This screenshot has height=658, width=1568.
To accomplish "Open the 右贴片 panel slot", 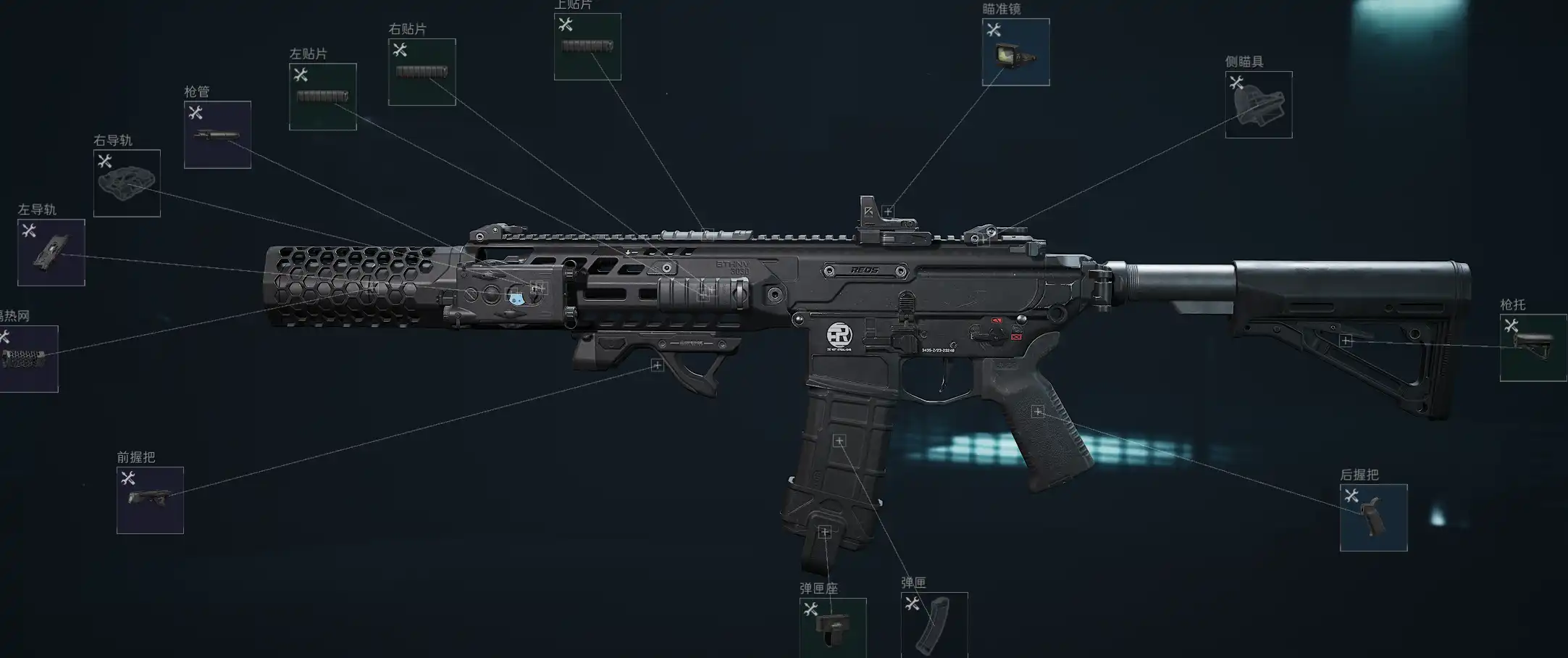I will tap(422, 72).
